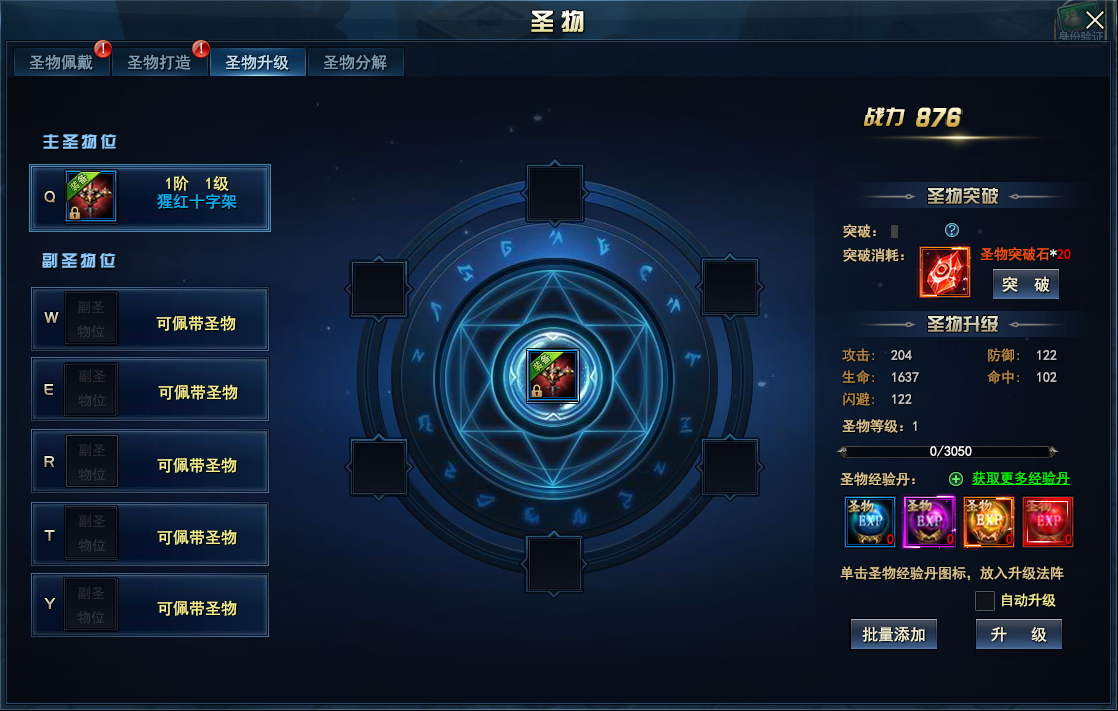Image resolution: width=1118 pixels, height=711 pixels.
Task: Open the breakthrough help question mark
Action: click(x=952, y=231)
